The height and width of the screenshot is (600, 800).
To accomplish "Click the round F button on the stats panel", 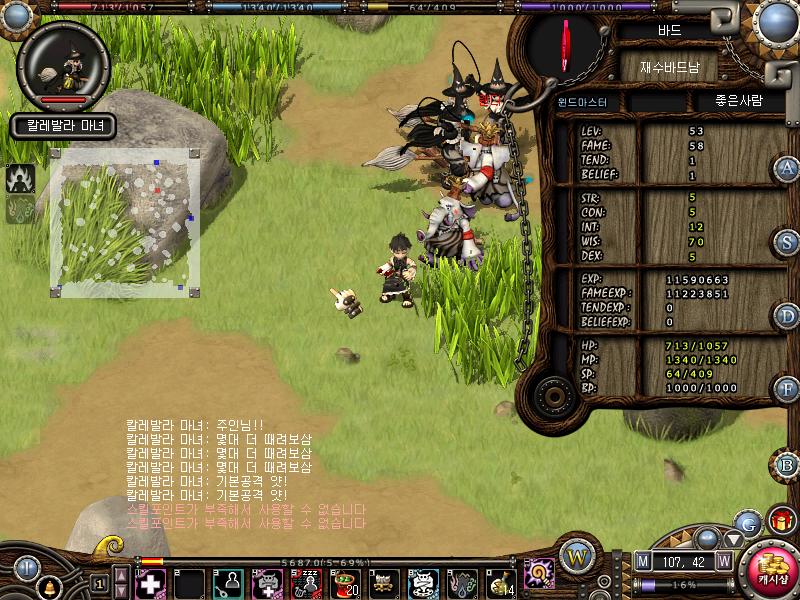I will [x=787, y=388].
